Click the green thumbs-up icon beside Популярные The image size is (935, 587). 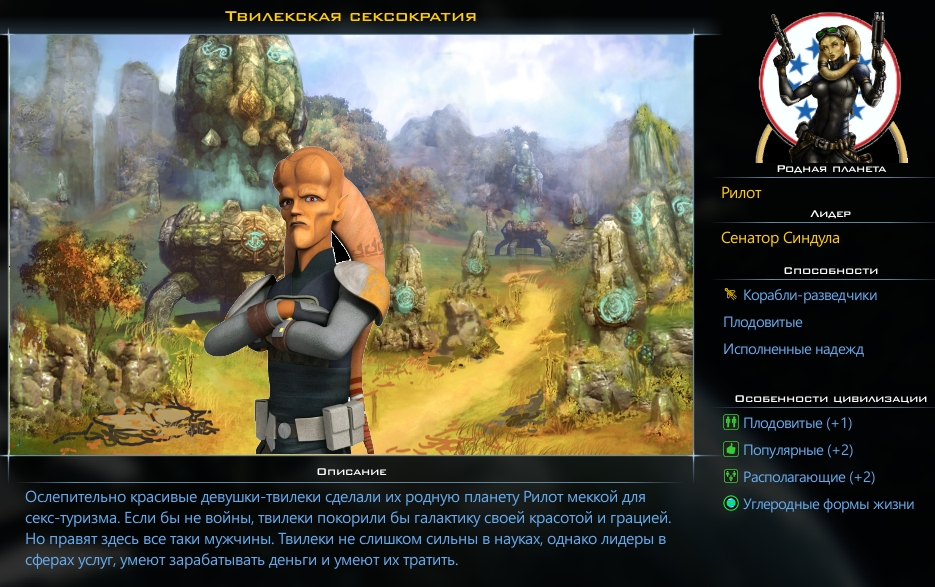730,450
